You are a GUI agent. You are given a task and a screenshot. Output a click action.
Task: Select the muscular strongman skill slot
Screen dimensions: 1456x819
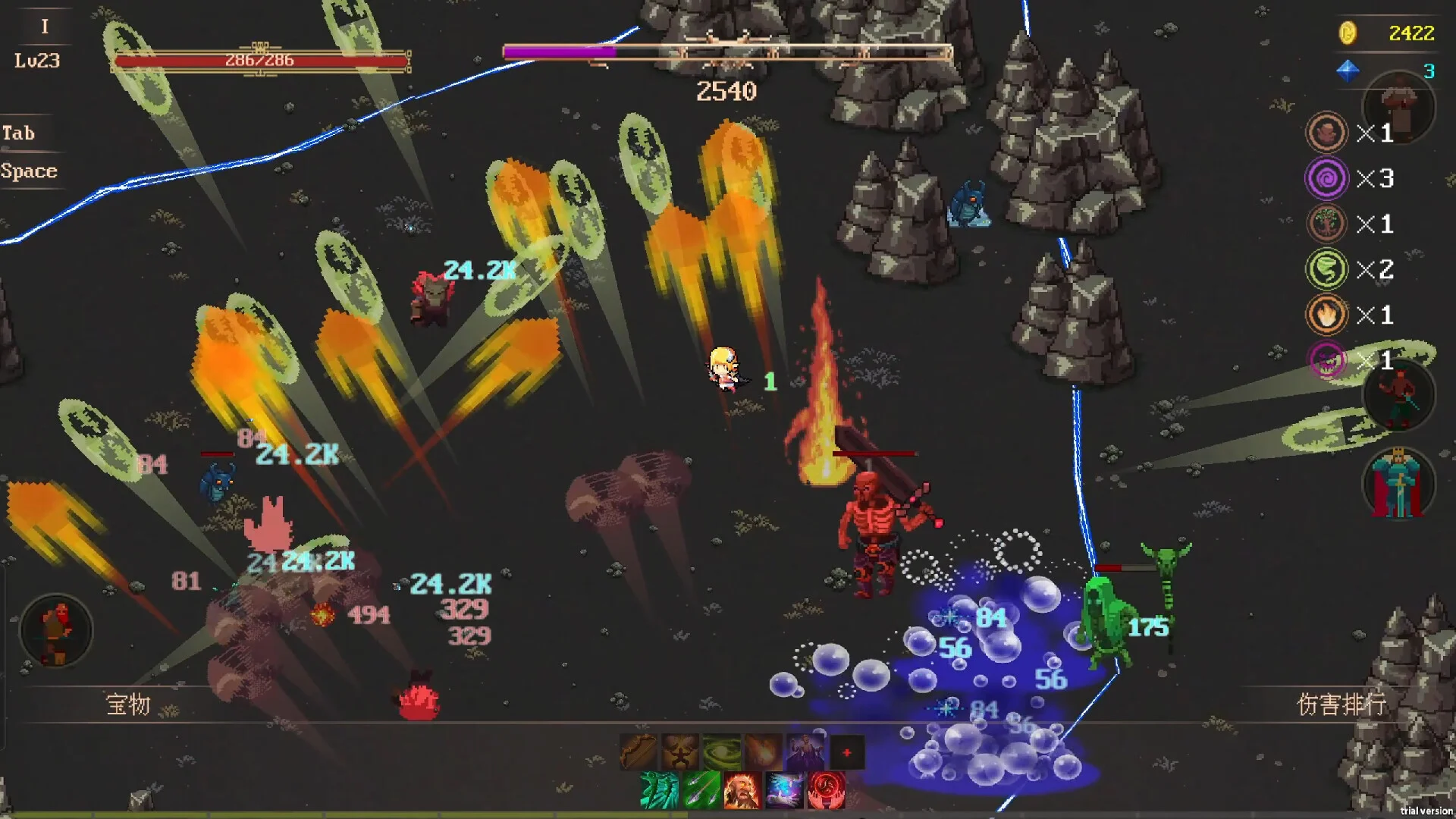click(679, 752)
